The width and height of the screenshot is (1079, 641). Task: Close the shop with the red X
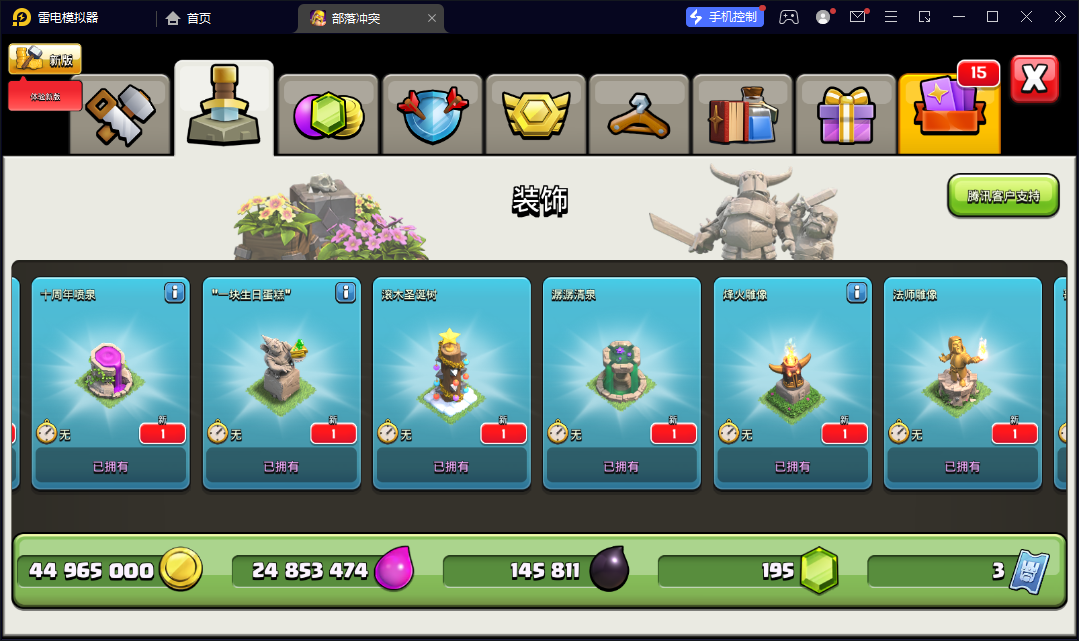tap(1034, 80)
